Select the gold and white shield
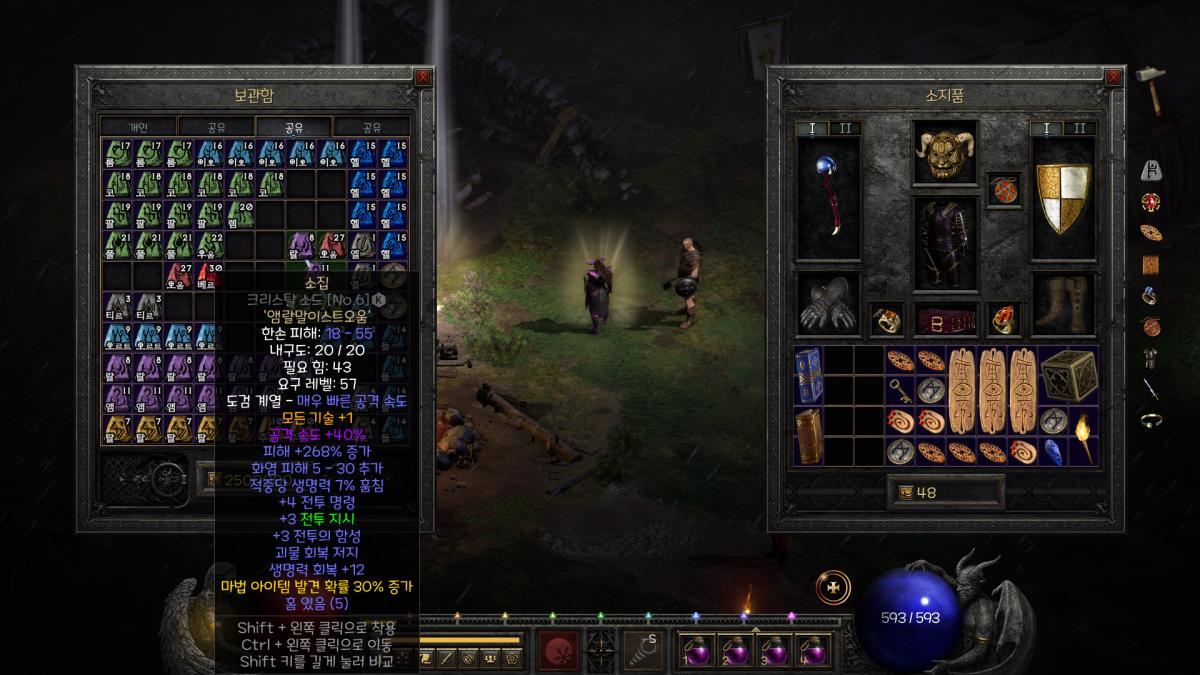The height and width of the screenshot is (675, 1200). [1063, 199]
